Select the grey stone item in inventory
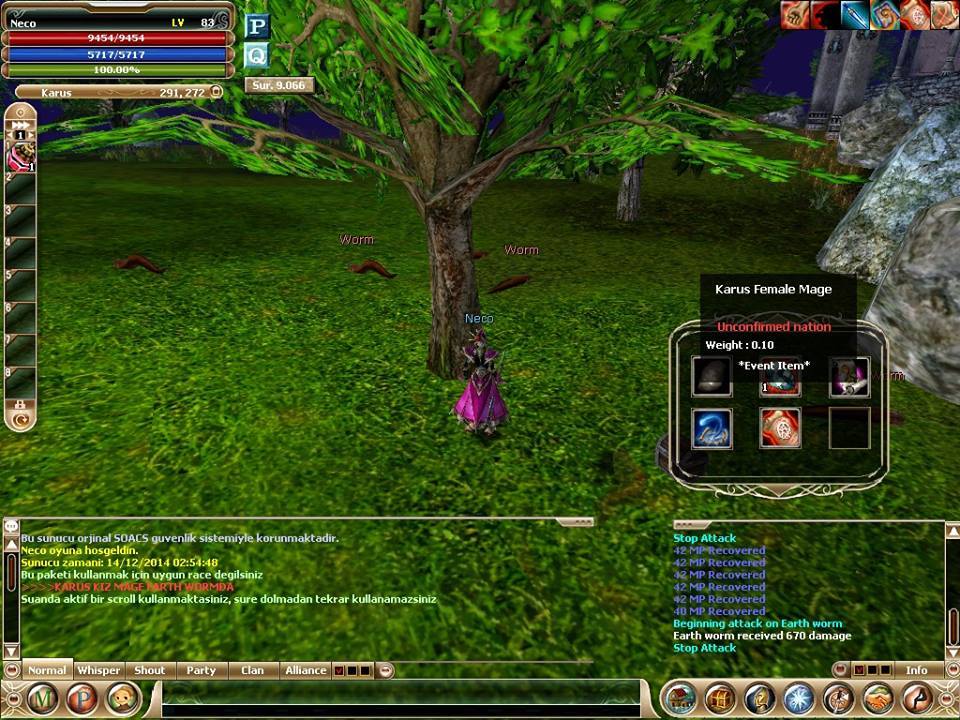This screenshot has width=960, height=720. point(712,377)
